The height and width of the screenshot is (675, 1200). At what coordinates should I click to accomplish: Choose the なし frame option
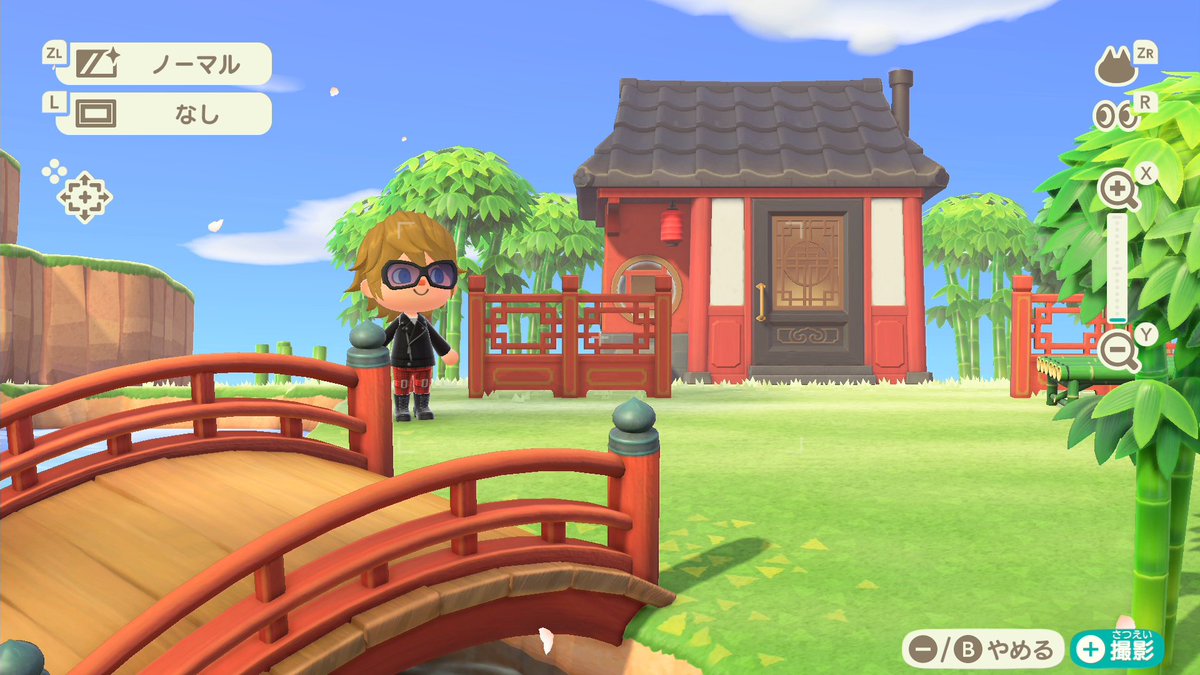(x=163, y=114)
